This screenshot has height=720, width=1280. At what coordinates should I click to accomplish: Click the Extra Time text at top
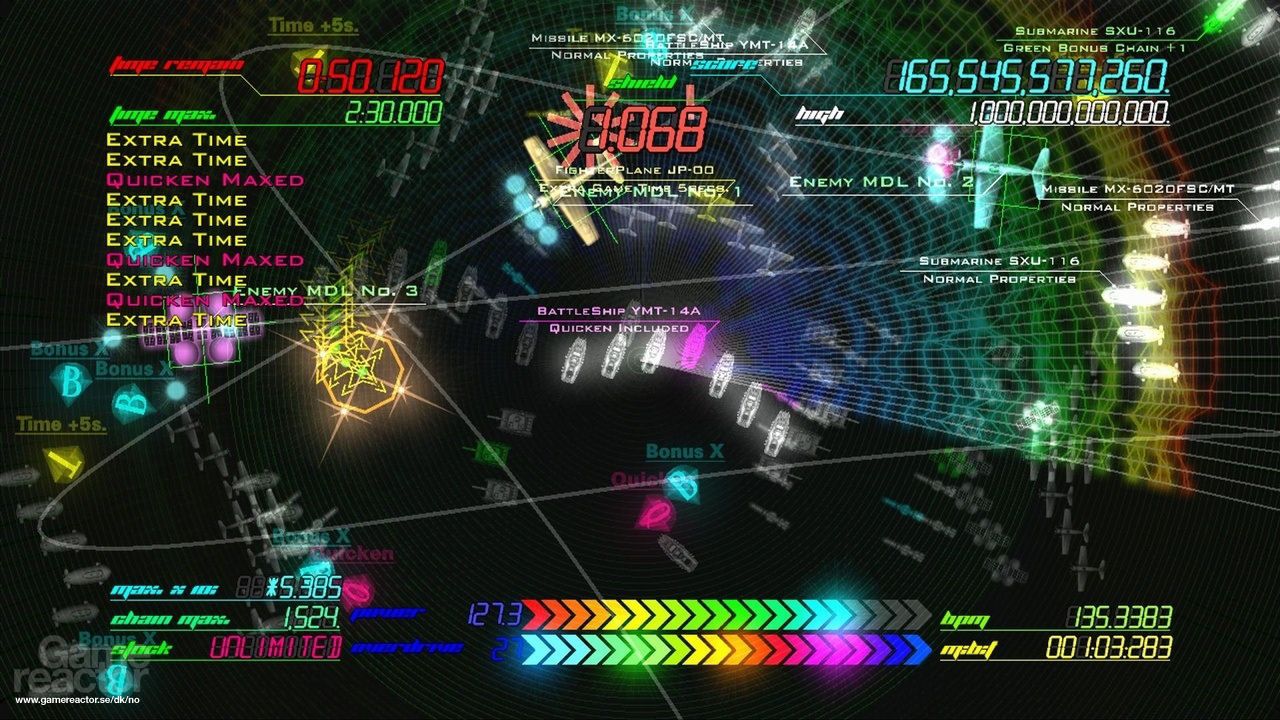176,140
